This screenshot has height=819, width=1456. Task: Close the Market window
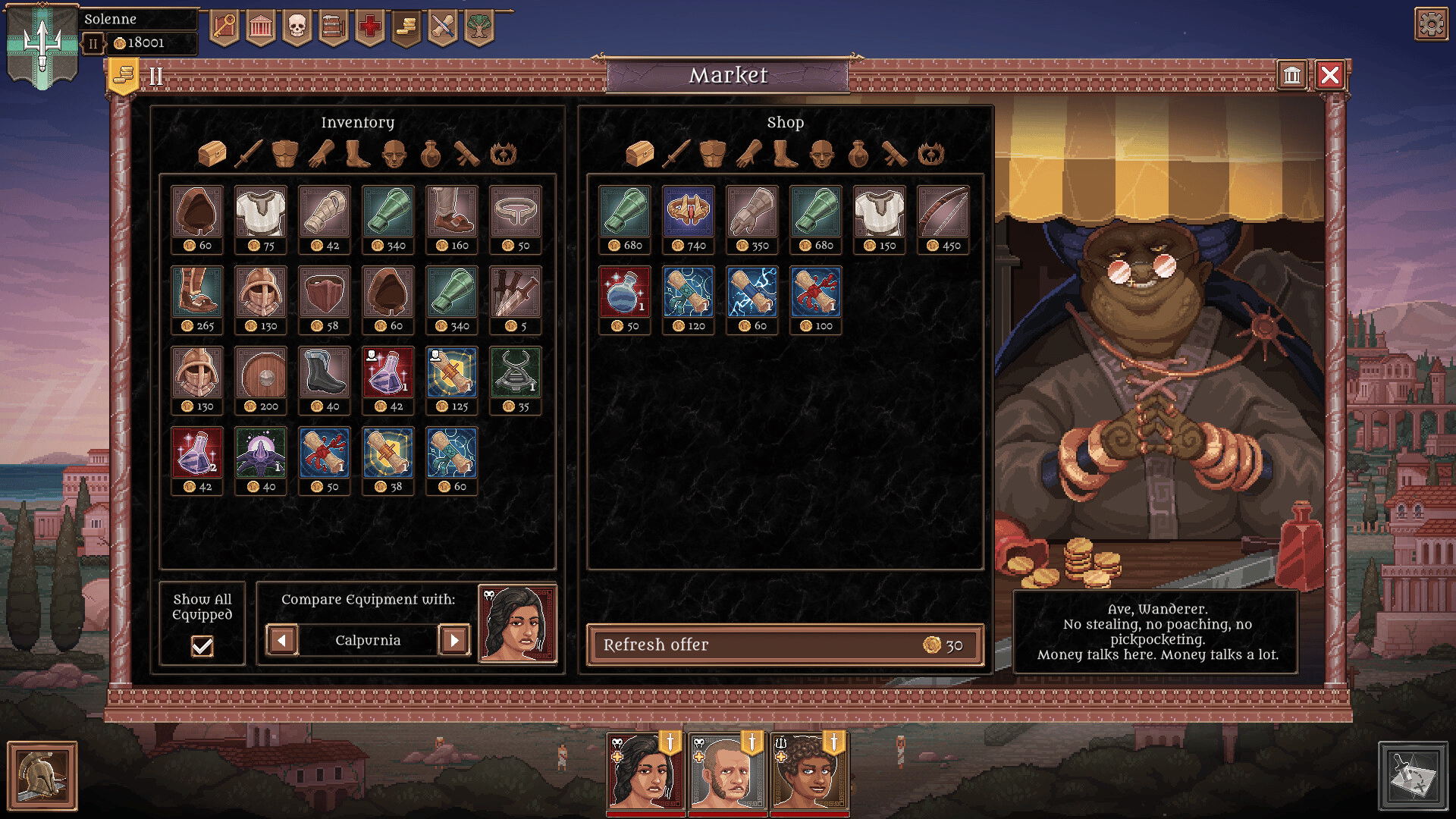(x=1330, y=75)
